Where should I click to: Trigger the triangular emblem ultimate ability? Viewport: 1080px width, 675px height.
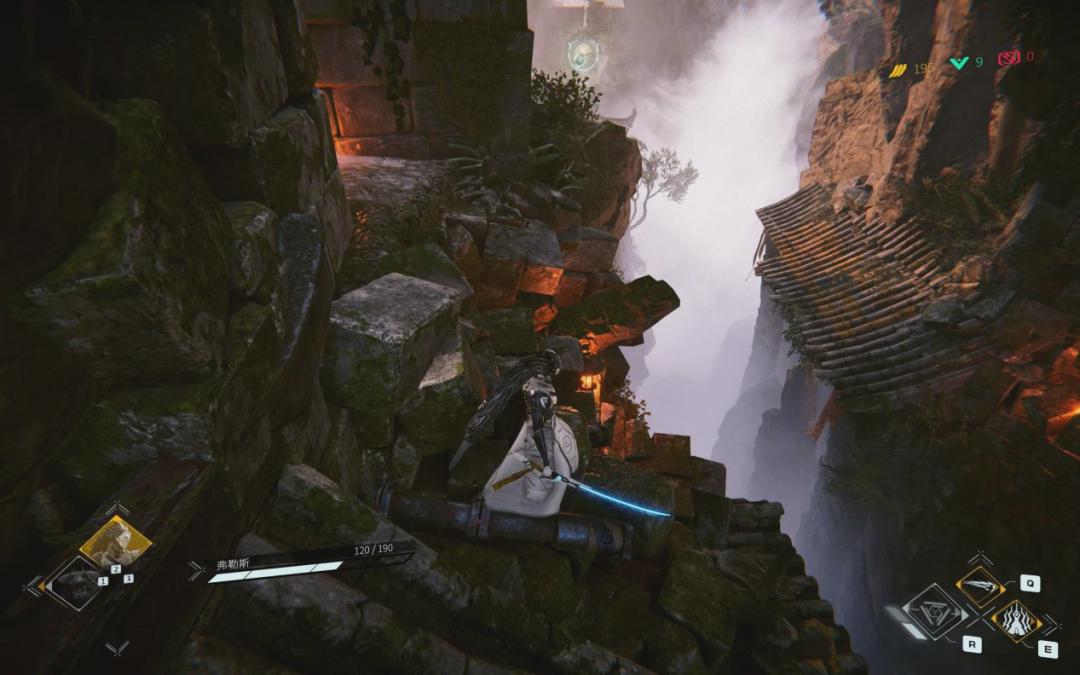[934, 611]
